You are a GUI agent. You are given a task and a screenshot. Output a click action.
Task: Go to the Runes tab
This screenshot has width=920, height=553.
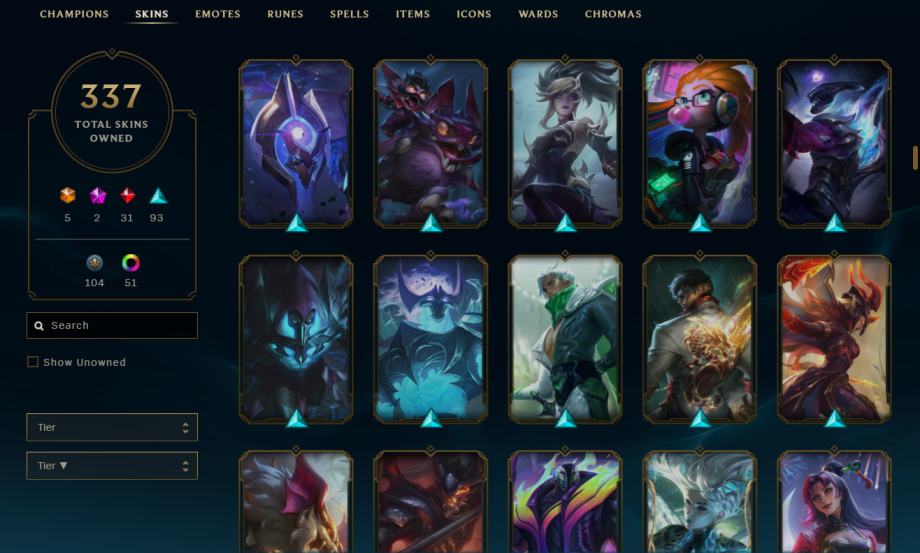click(285, 15)
